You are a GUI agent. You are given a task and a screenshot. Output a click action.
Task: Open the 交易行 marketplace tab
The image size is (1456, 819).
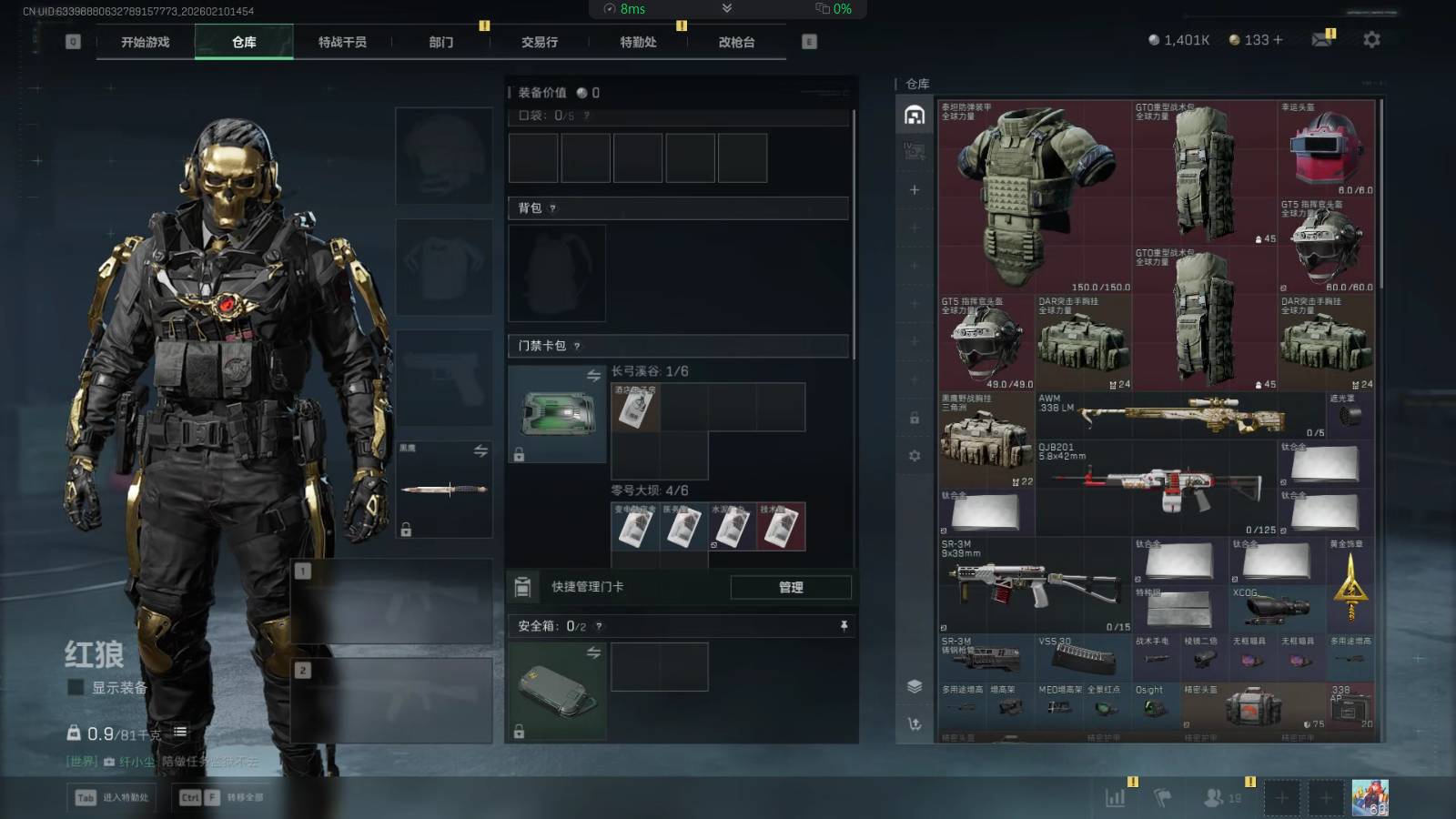[x=540, y=43]
